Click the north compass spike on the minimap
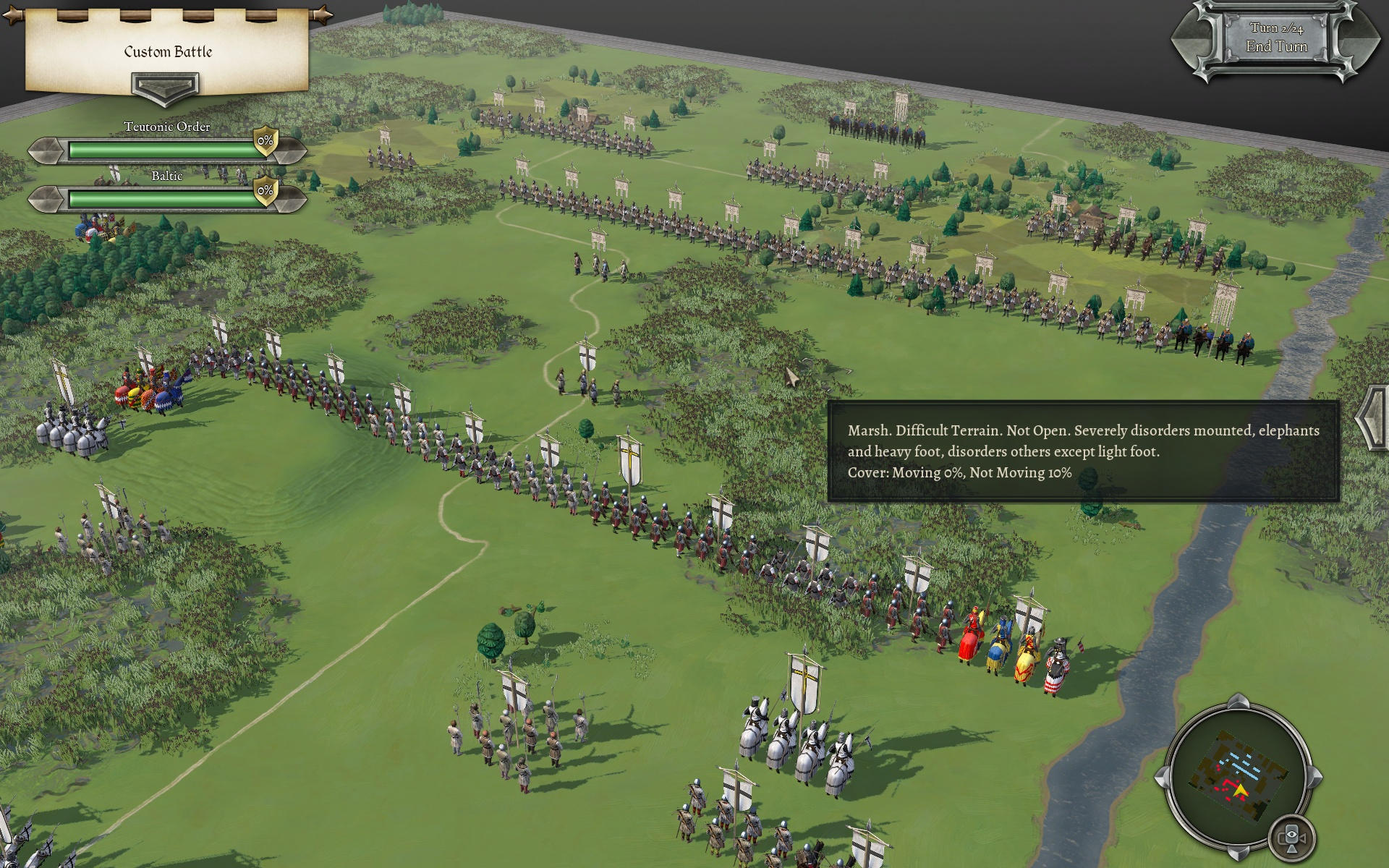 pos(1239,700)
